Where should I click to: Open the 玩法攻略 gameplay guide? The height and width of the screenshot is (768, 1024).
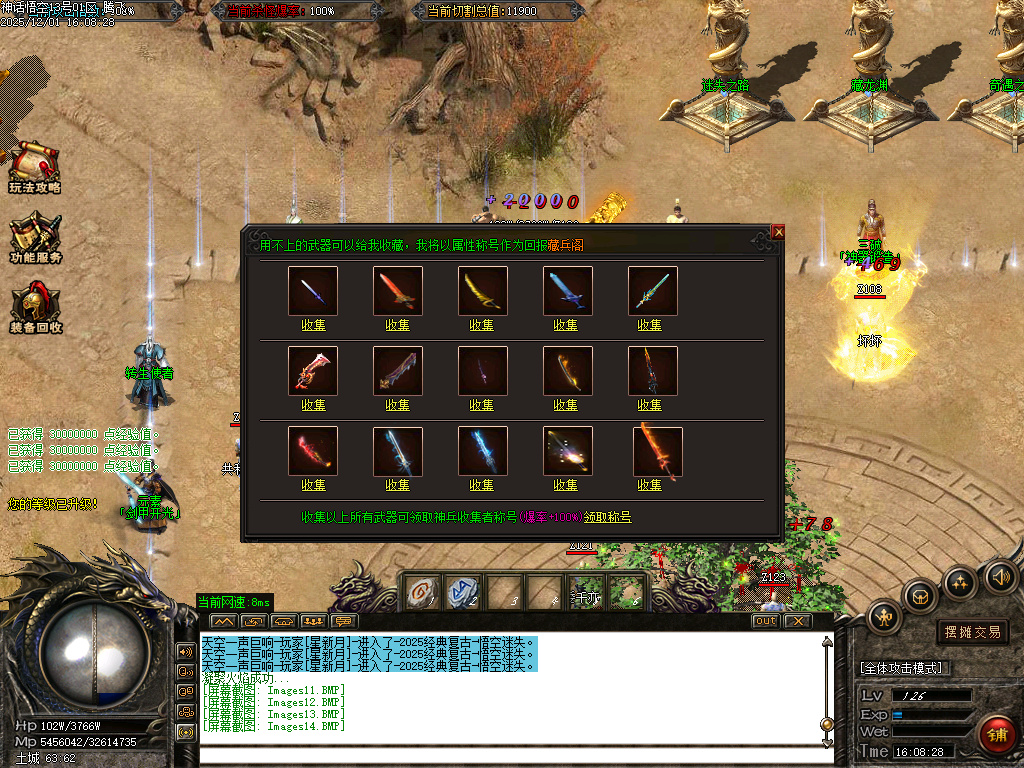(x=34, y=167)
